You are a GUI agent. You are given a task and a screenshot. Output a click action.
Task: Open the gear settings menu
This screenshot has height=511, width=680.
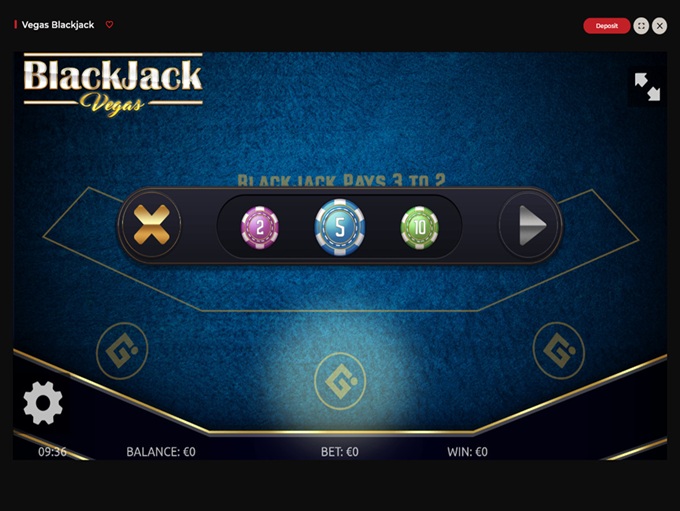pyautogui.click(x=43, y=403)
